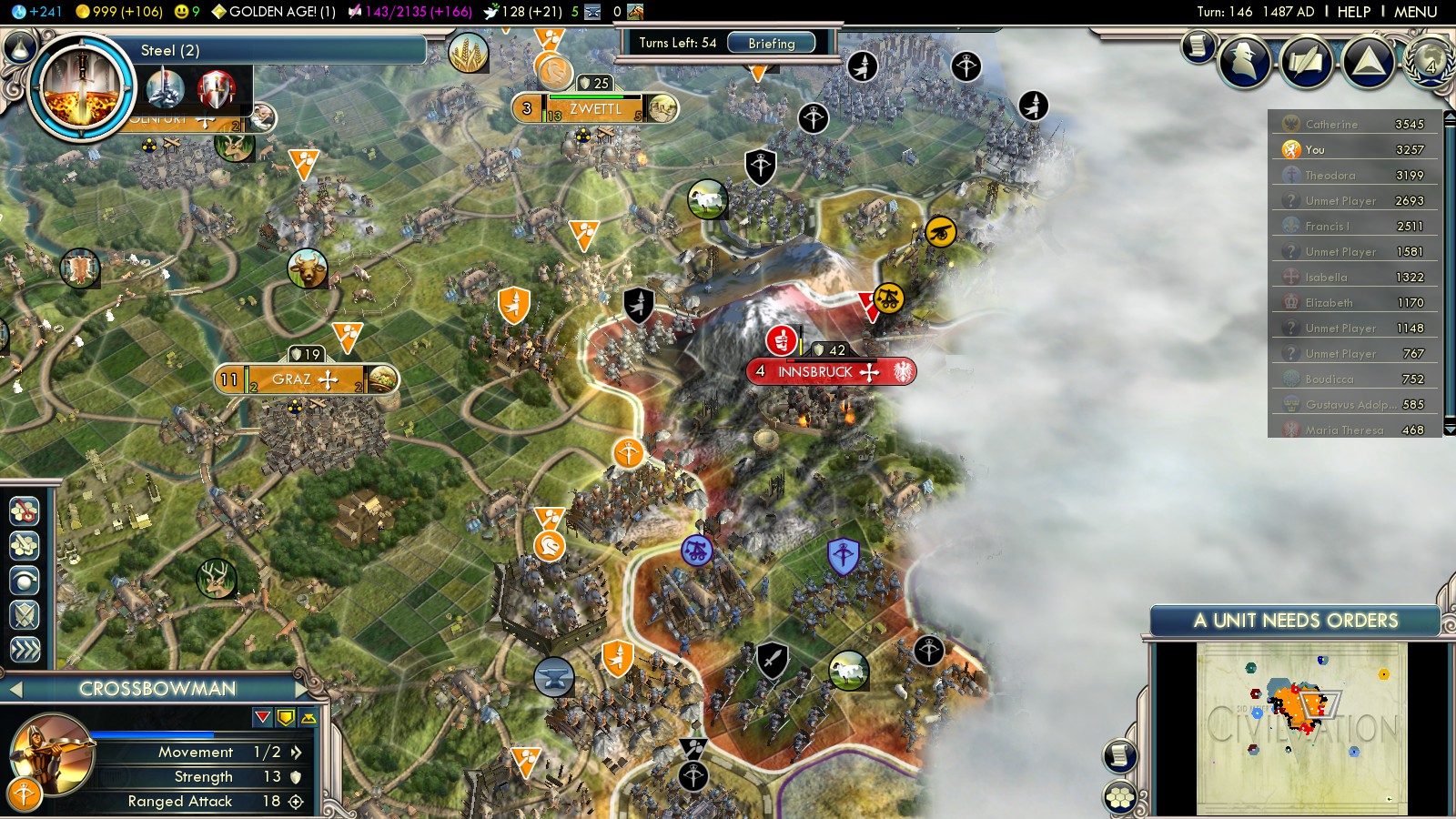Open the espionage overview spy icon
The height and width of the screenshot is (819, 1456).
1244,61
